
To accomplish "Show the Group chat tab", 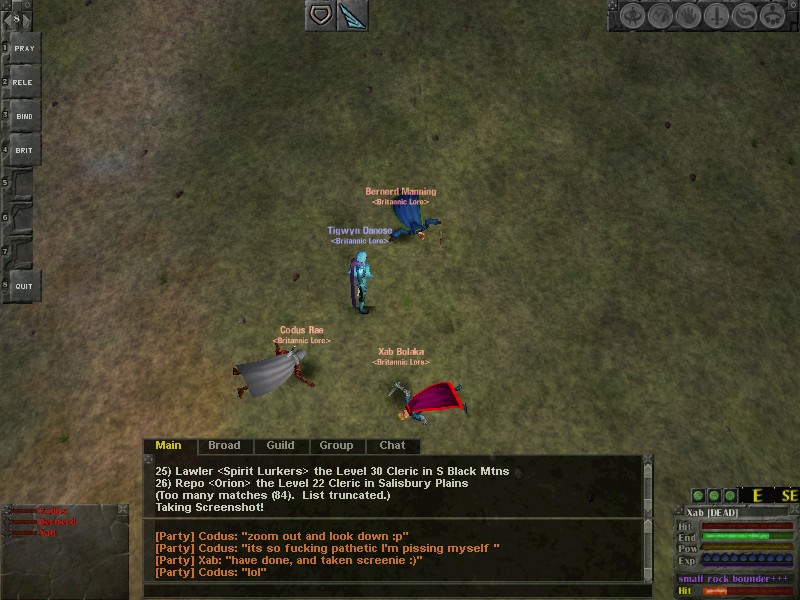I will pyautogui.click(x=336, y=446).
